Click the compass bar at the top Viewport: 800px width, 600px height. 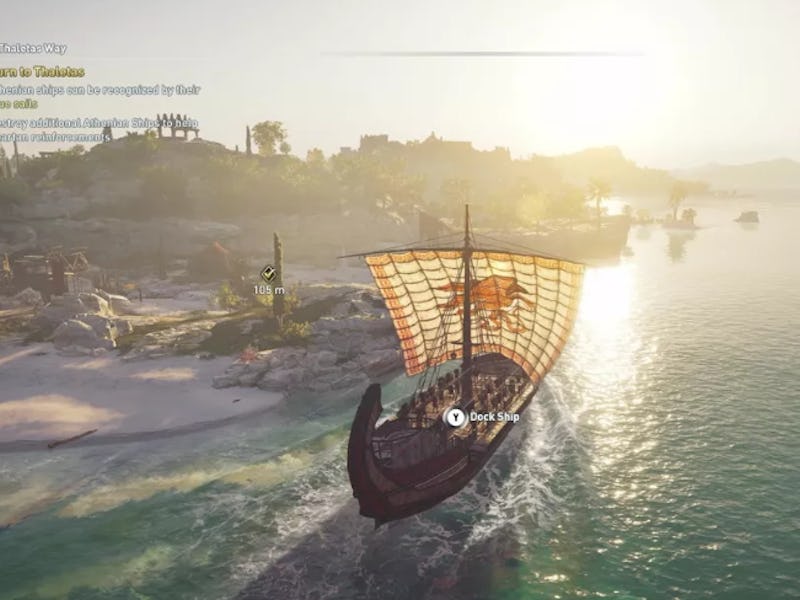coord(482,53)
